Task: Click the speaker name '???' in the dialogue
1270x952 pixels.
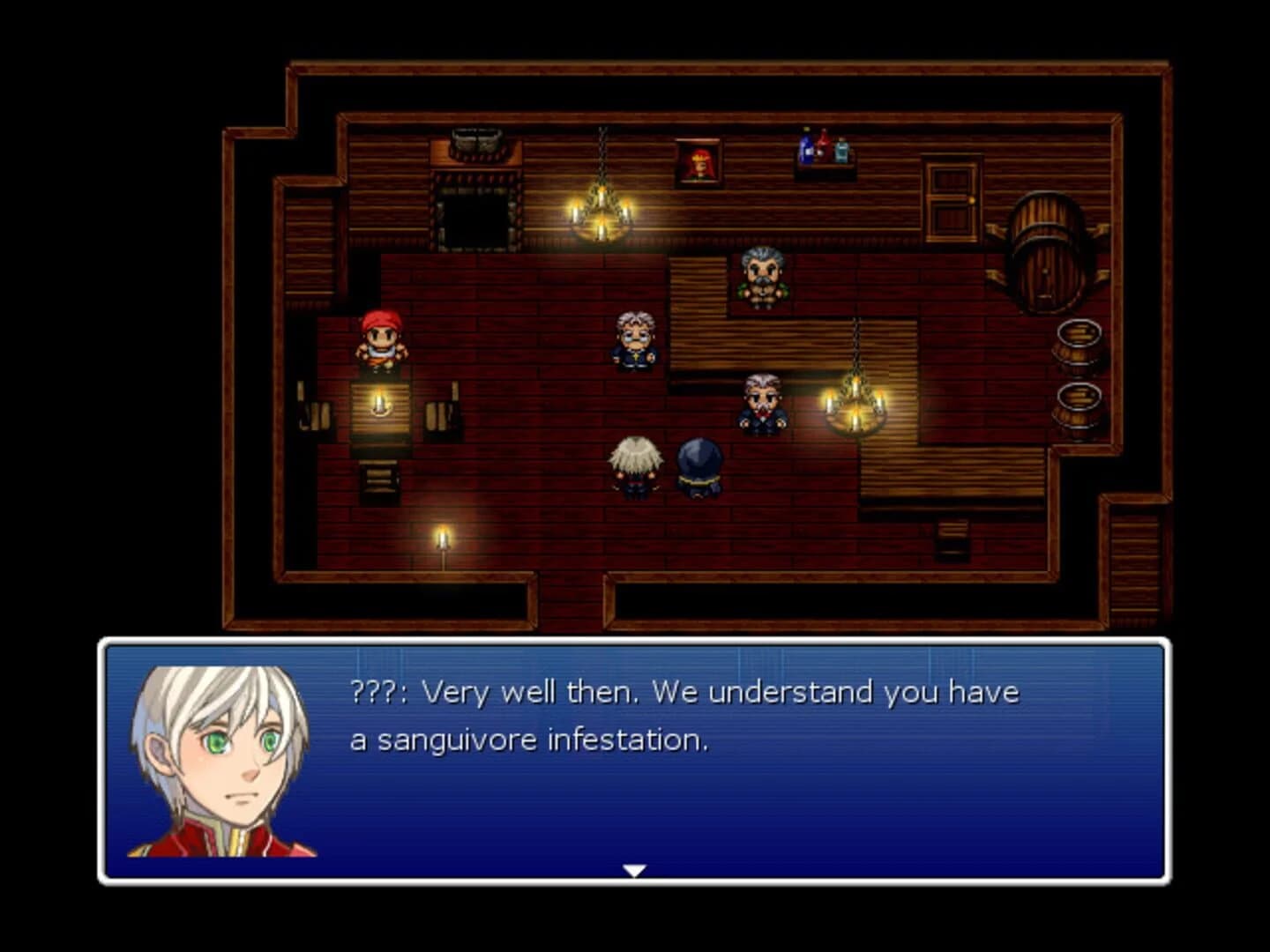Action: pos(374,693)
